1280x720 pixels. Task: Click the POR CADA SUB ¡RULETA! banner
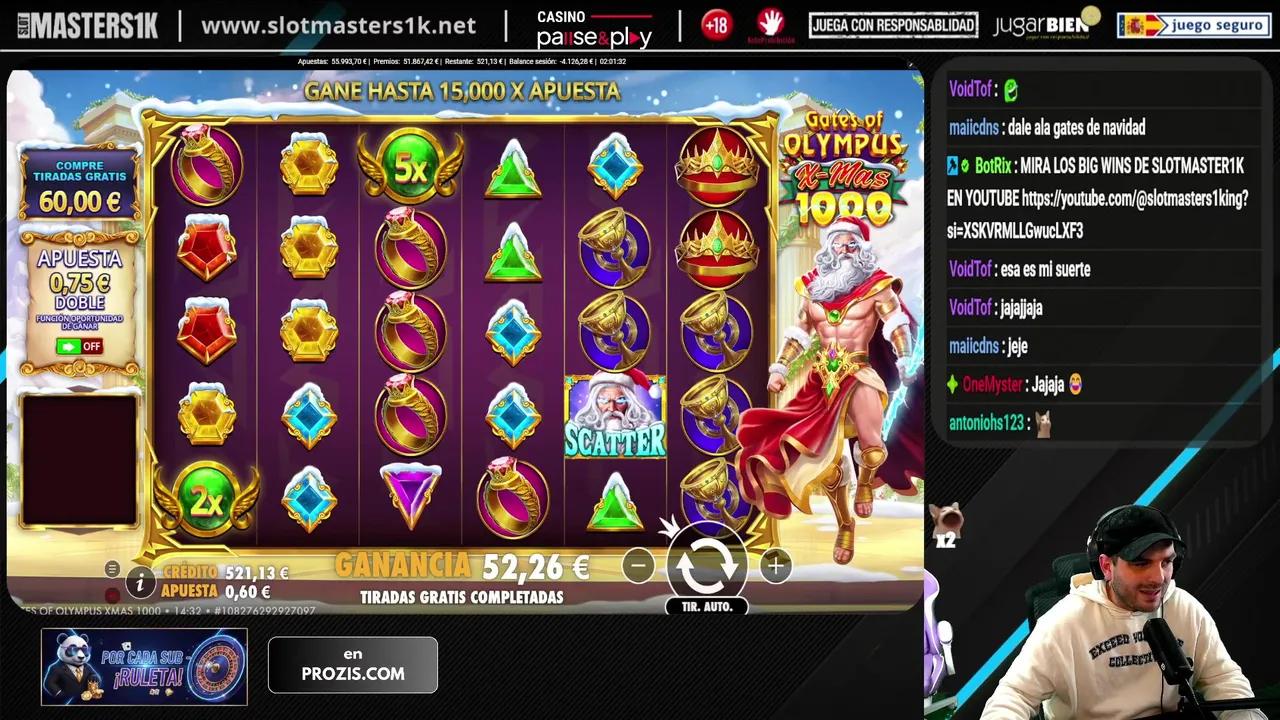click(x=143, y=665)
